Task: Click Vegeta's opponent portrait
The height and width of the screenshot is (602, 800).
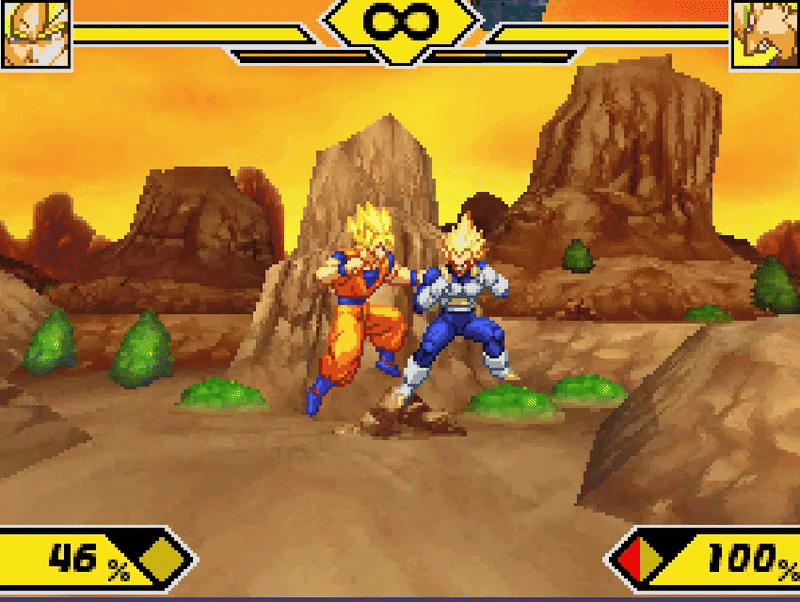Action: point(765,34)
